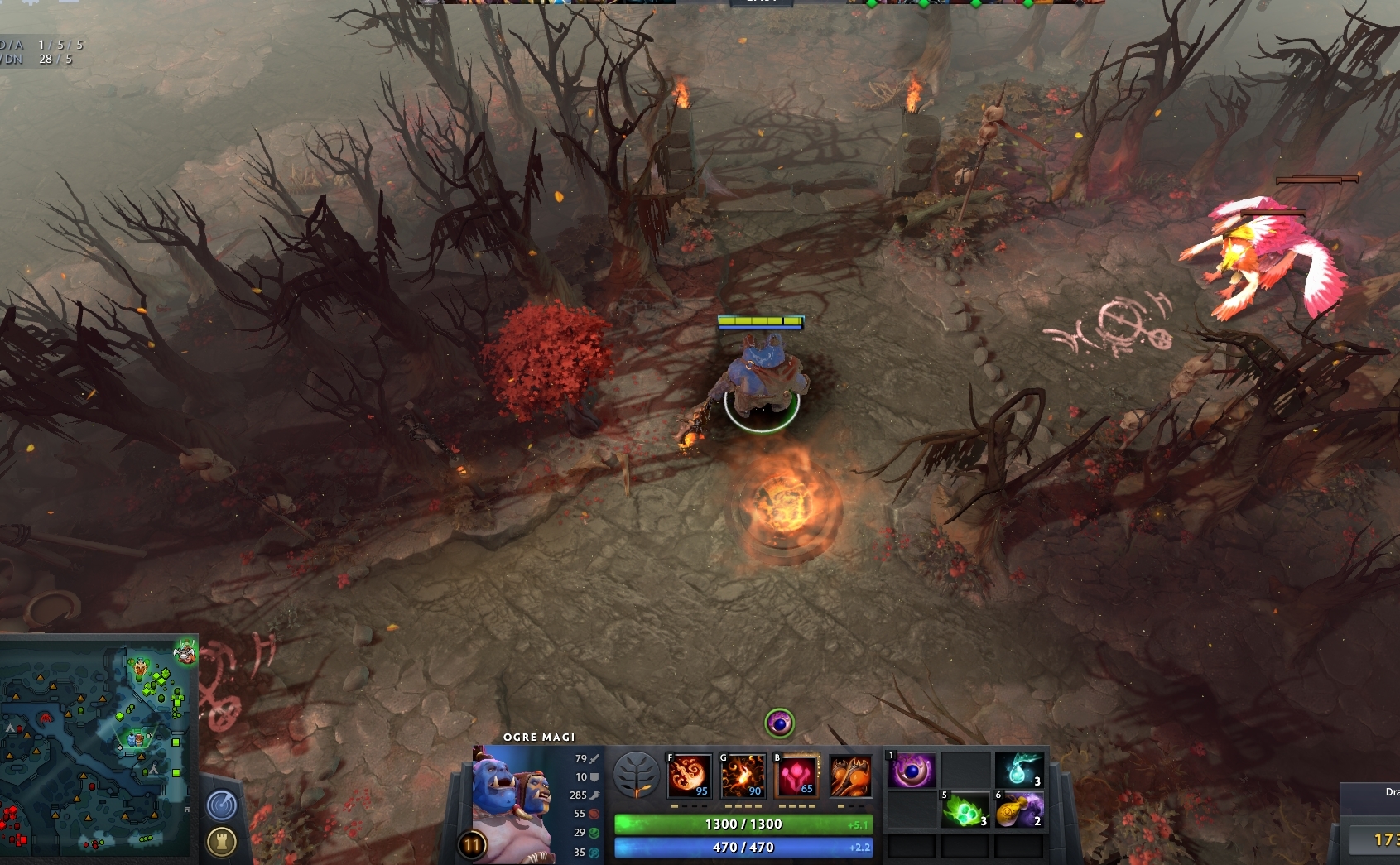Screen dimensions: 1400x865
Task: Use the teal droplet item with 3 charges
Action: (x=1019, y=770)
